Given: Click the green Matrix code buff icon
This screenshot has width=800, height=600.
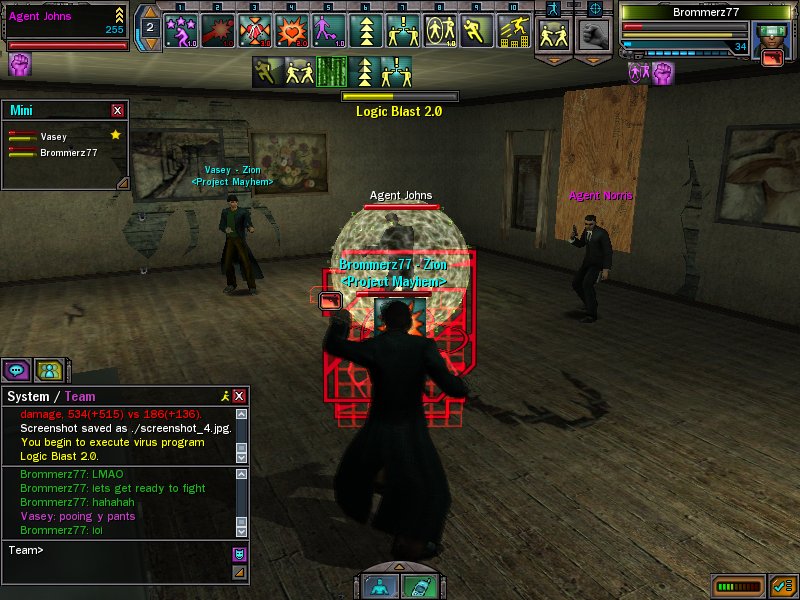Looking at the screenshot, I should 331,71.
